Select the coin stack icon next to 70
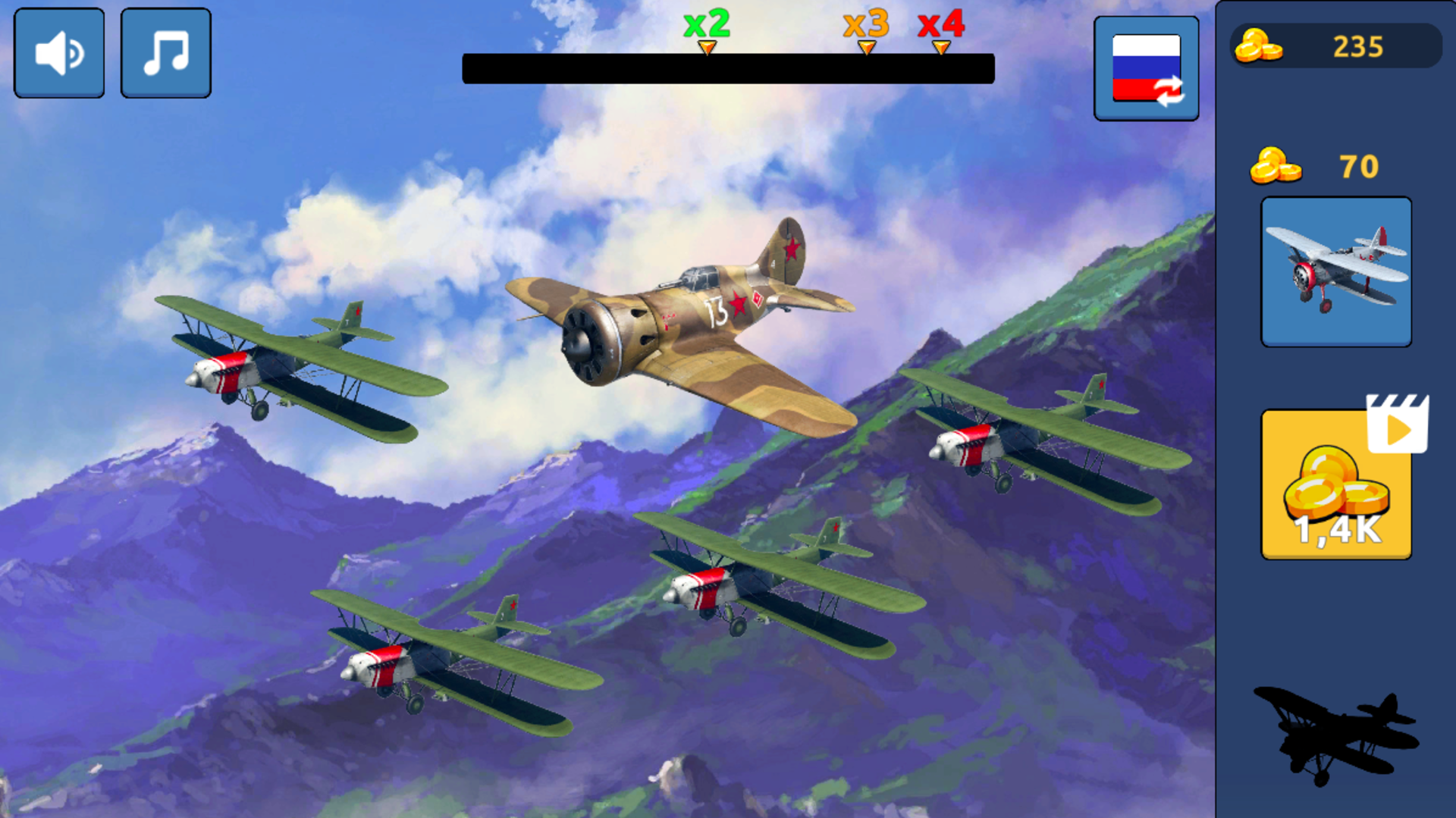Screen dimensions: 1456x818 [x=1277, y=165]
